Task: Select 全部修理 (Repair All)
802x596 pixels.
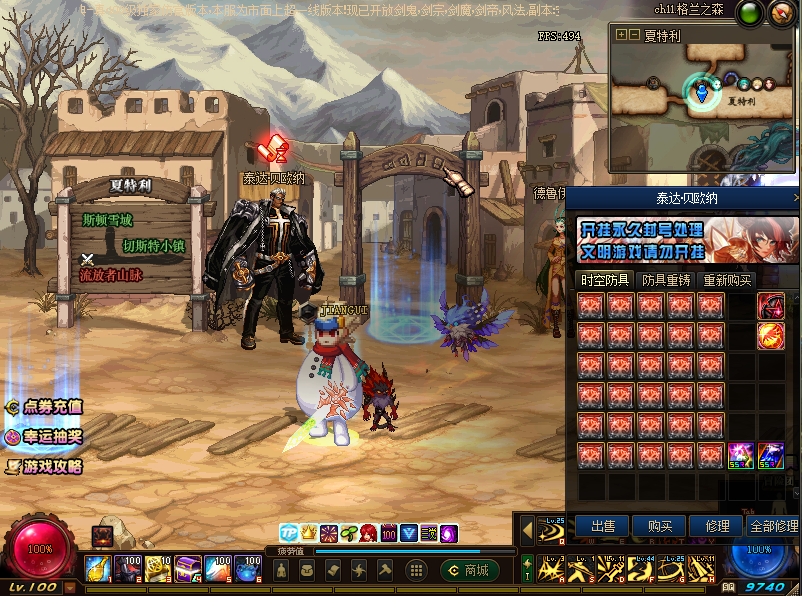Action: tap(773, 525)
